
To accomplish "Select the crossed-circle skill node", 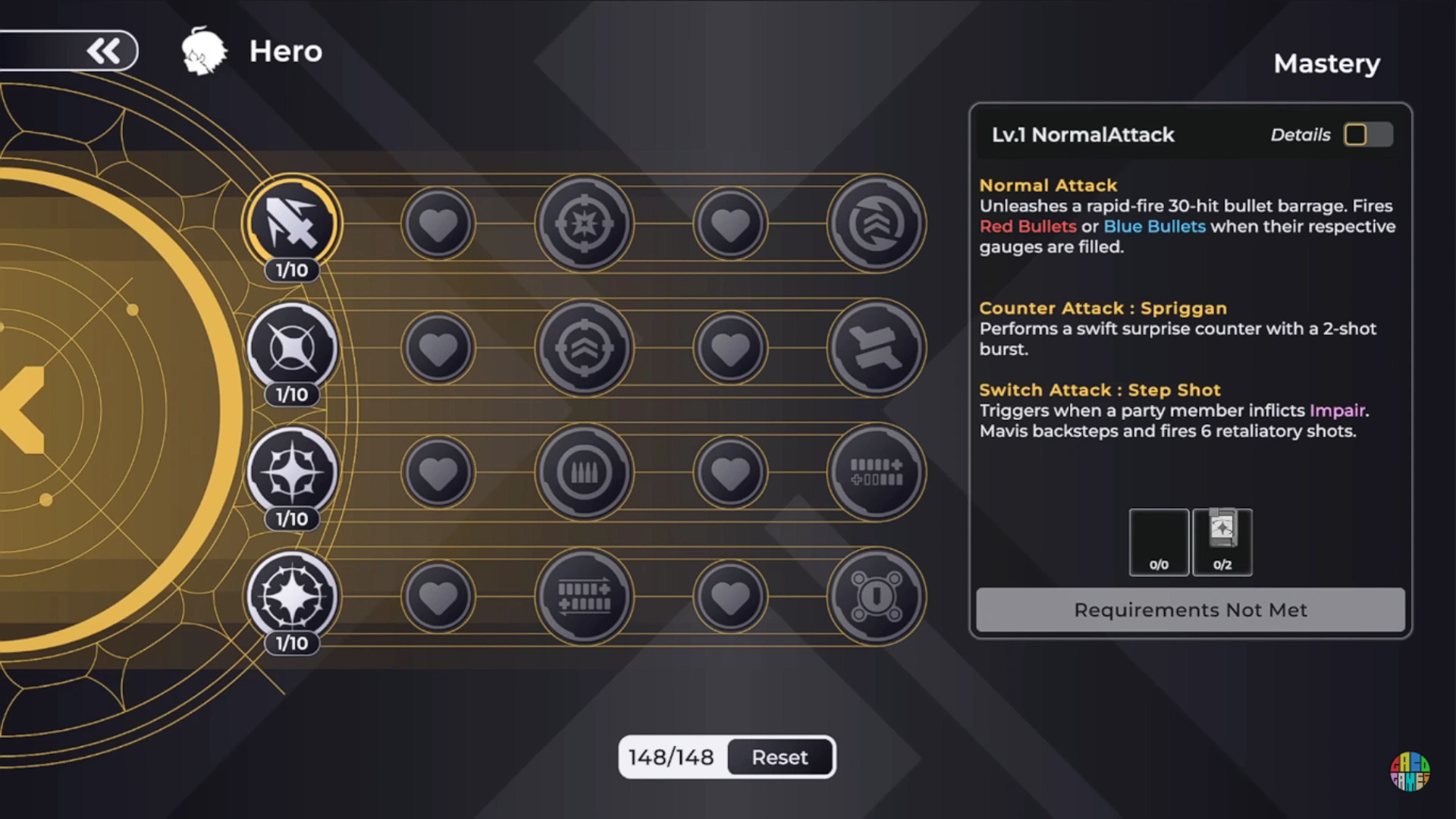I will (x=292, y=347).
